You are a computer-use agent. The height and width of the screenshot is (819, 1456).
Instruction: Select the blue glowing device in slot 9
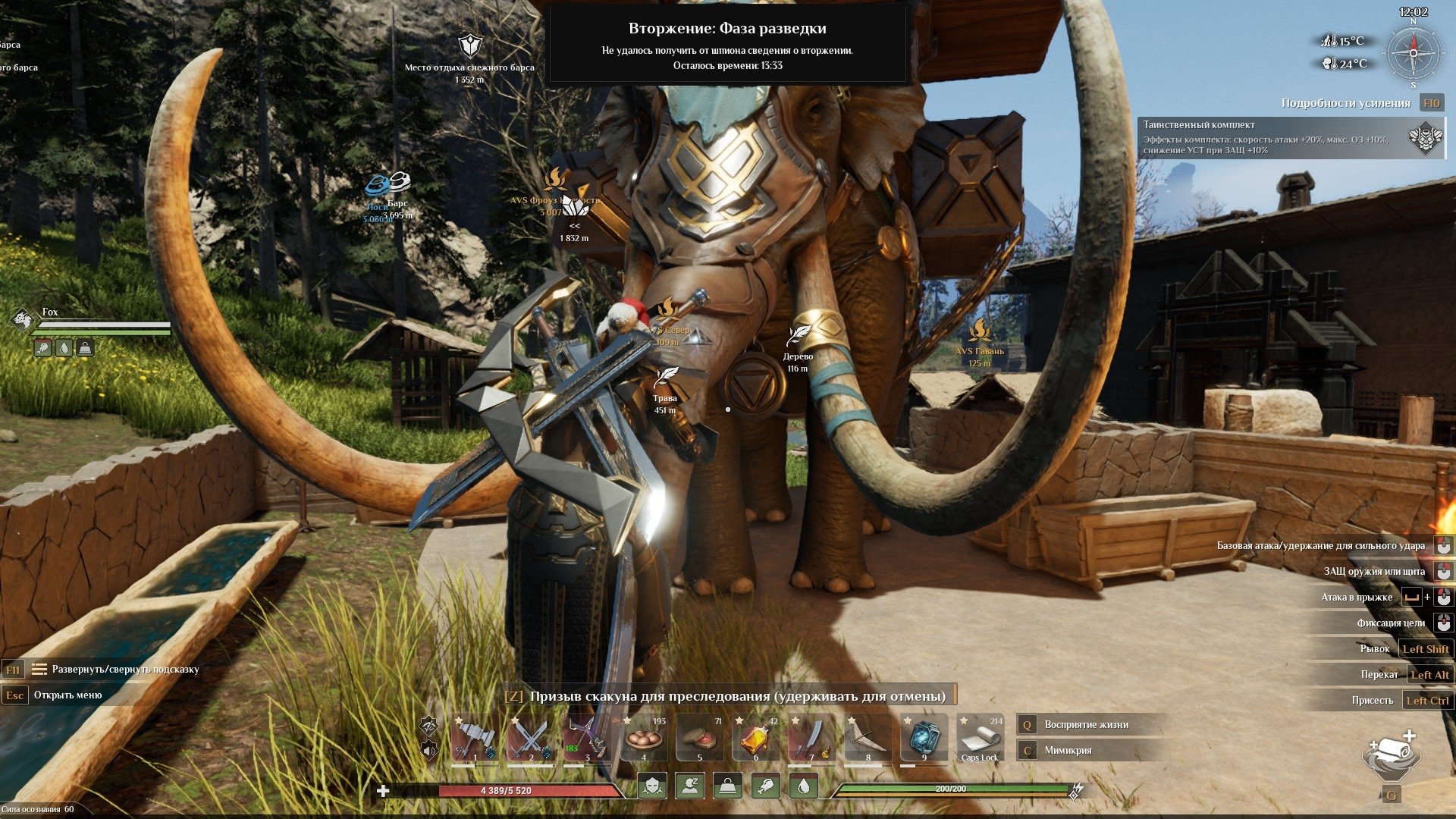[x=924, y=737]
